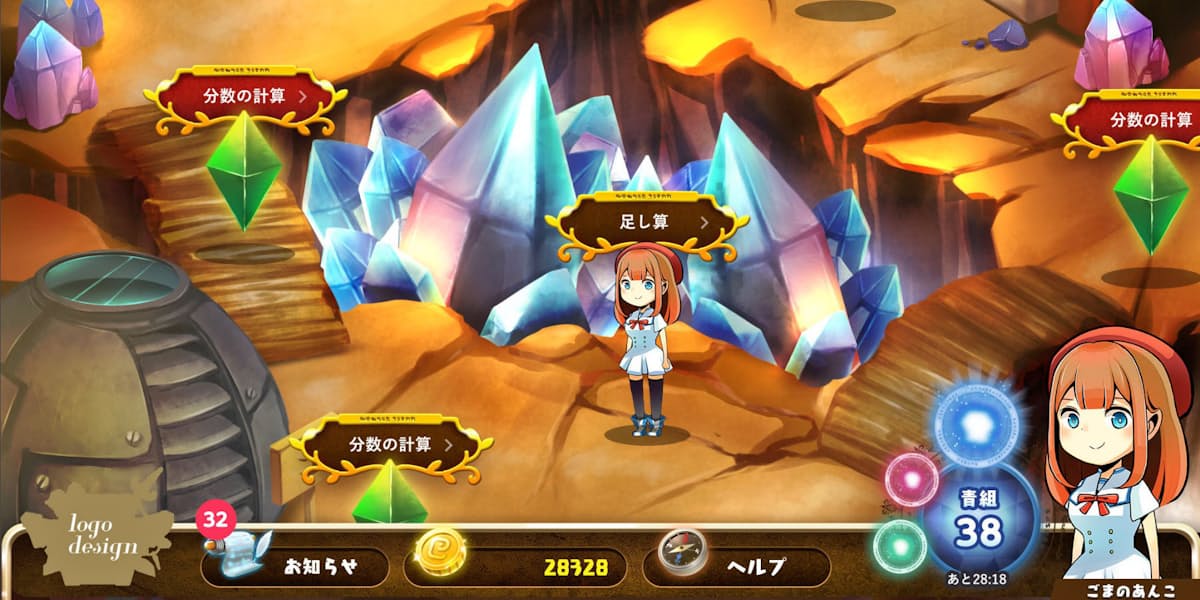Select the 足し算 stage label

[652, 222]
